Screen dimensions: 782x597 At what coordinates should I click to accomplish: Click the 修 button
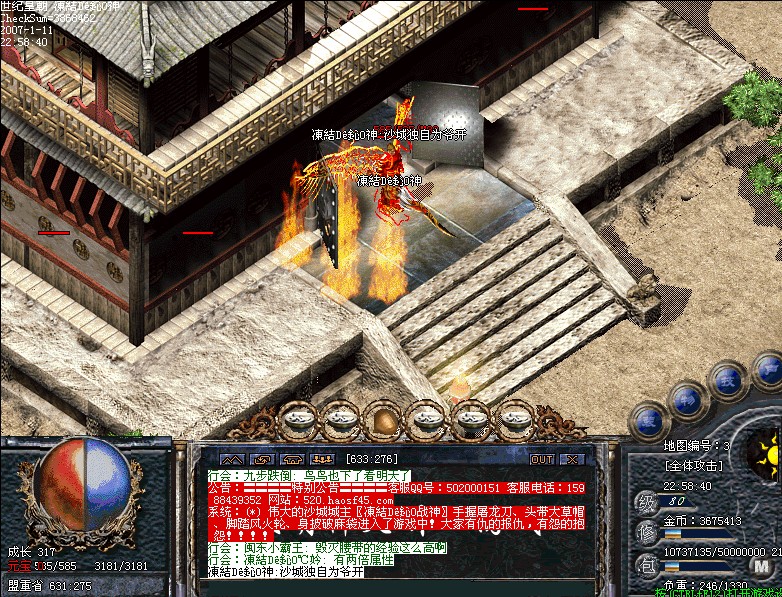point(646,528)
